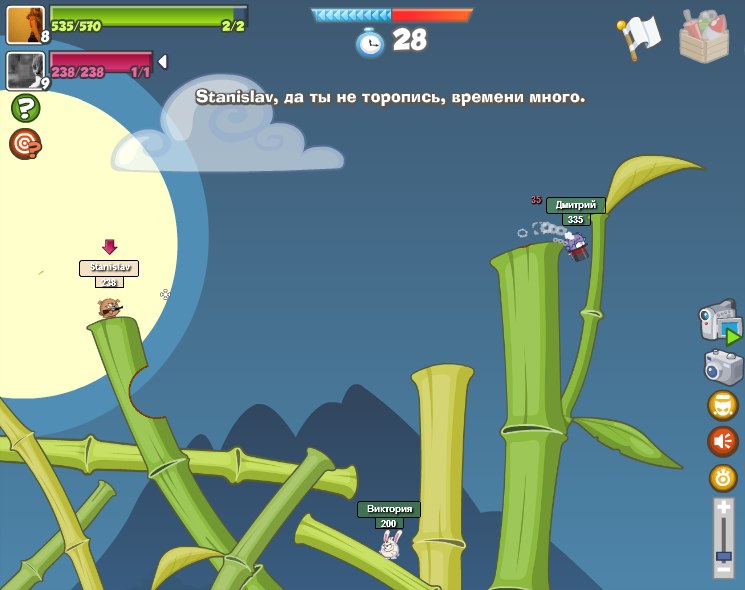Select the orange level 8 player avatar
This screenshot has width=745, height=590.
[25, 25]
